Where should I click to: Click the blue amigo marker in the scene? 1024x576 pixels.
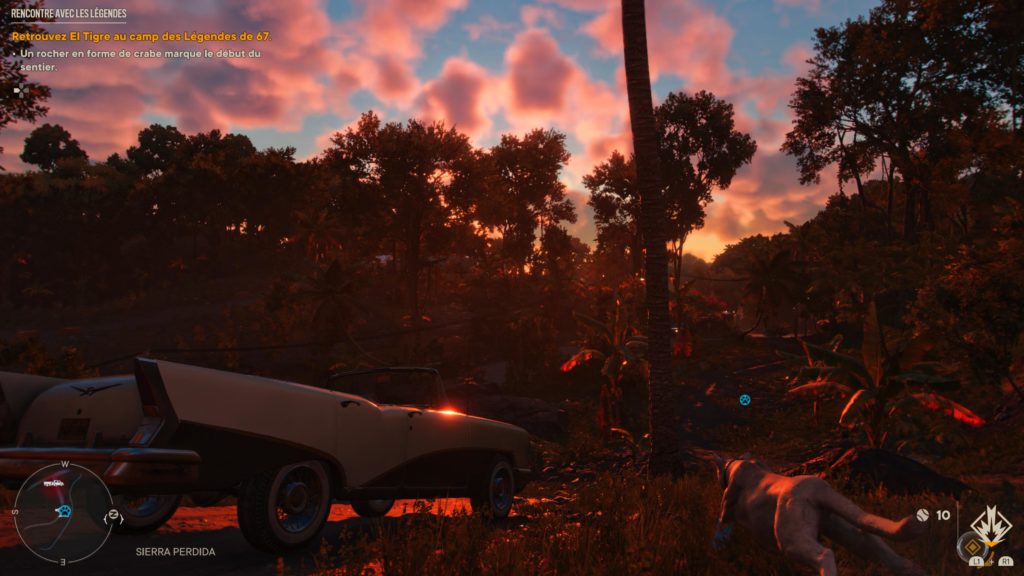pos(745,400)
